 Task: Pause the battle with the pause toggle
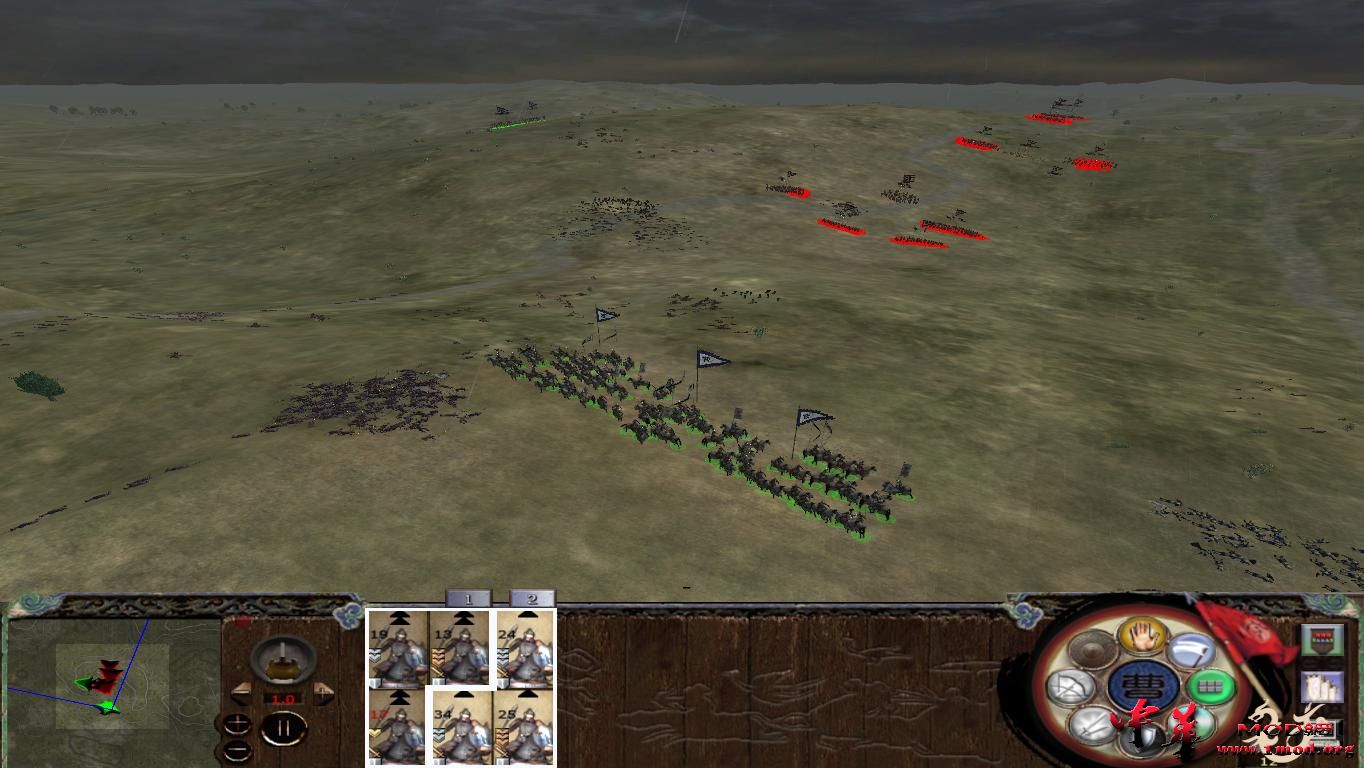pyautogui.click(x=286, y=726)
